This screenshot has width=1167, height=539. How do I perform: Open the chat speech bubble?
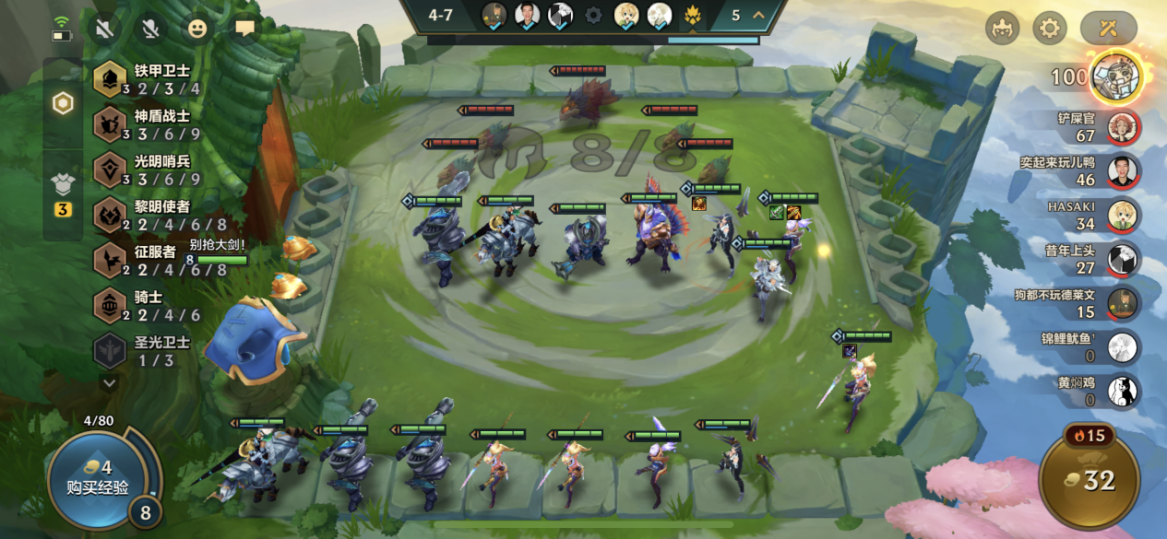click(x=244, y=28)
